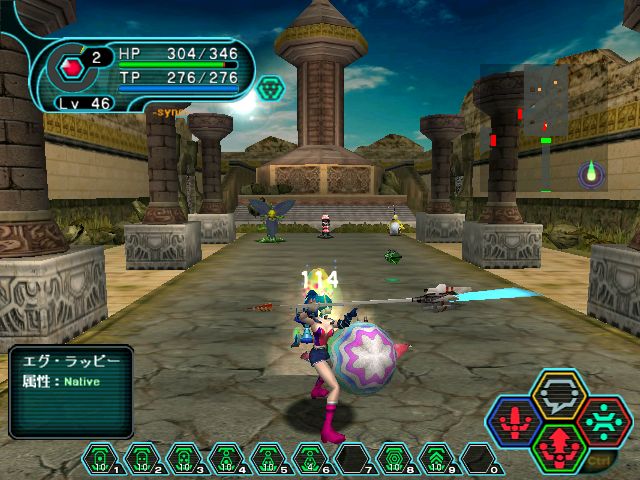The width and height of the screenshot is (640, 480).
Task: Open the yellow speech bubble palette action
Action: tap(559, 397)
